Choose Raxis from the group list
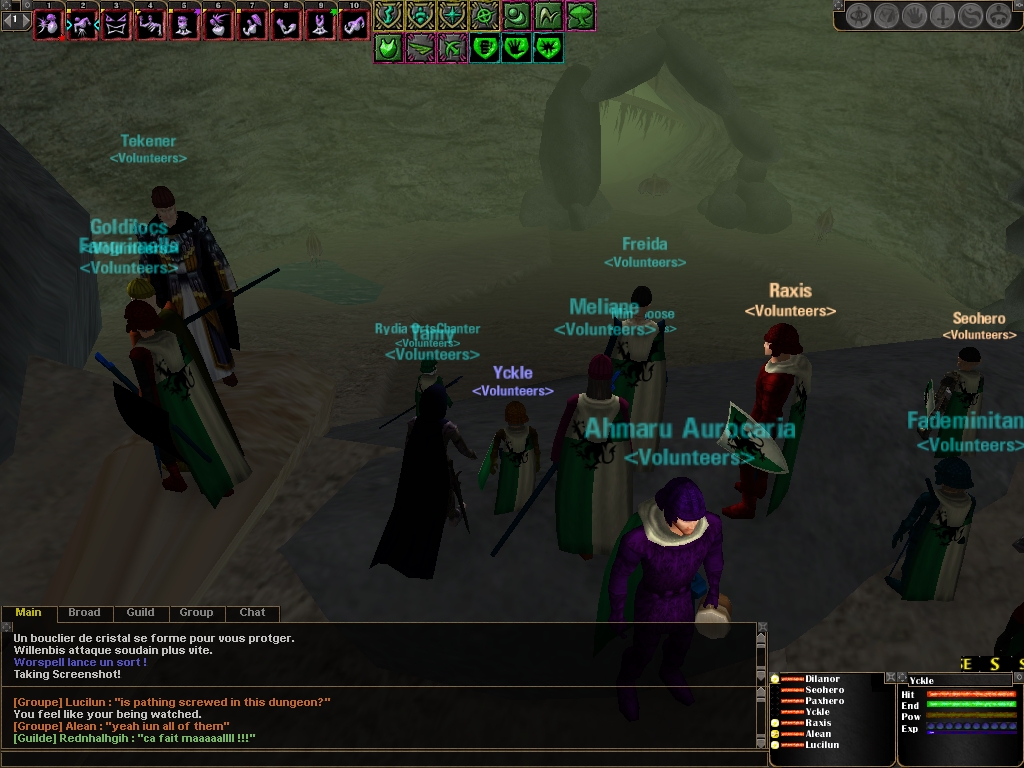Viewport: 1024px width, 768px height. click(818, 723)
